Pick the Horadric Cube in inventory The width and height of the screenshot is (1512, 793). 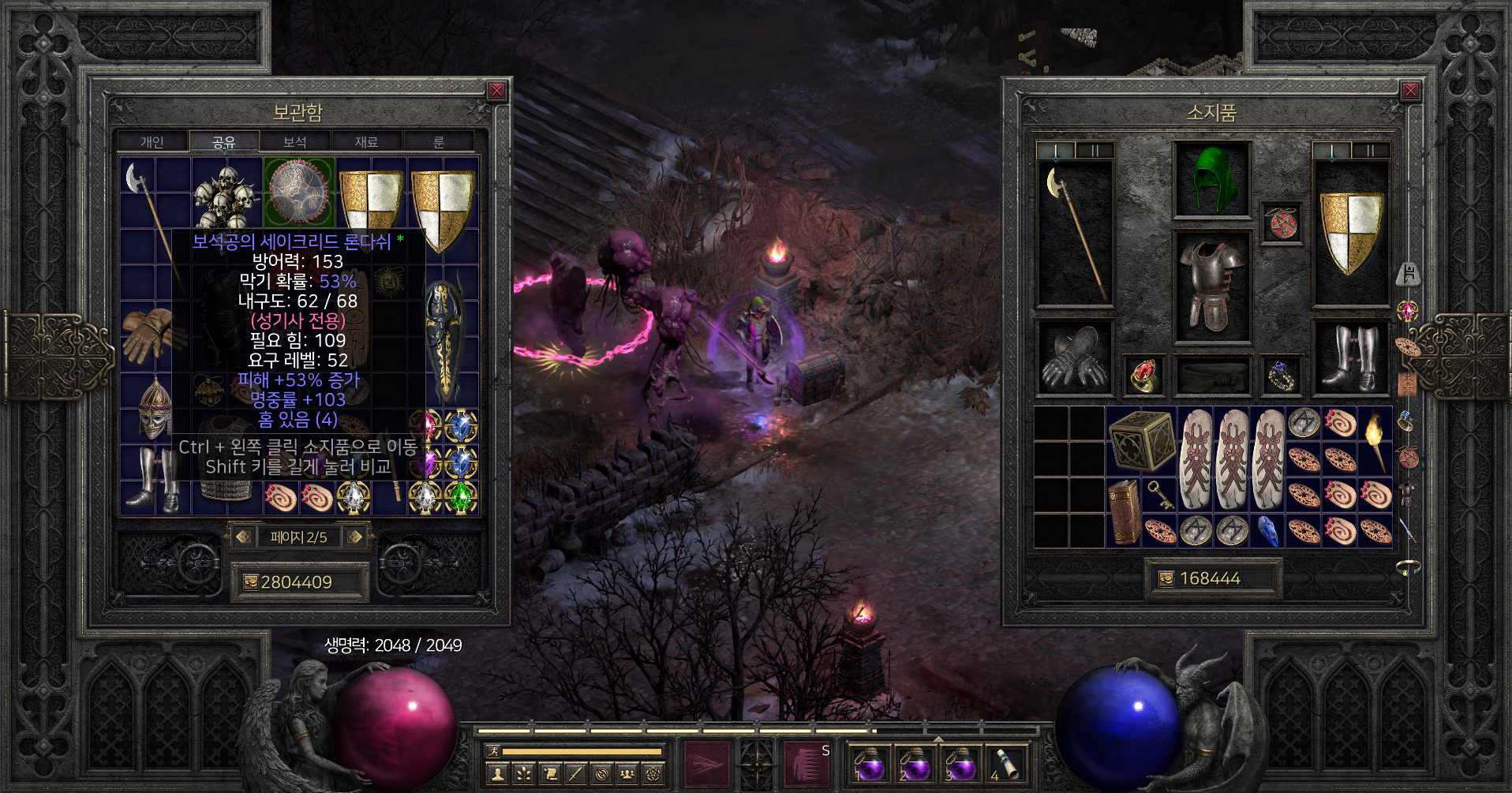click(x=1140, y=440)
